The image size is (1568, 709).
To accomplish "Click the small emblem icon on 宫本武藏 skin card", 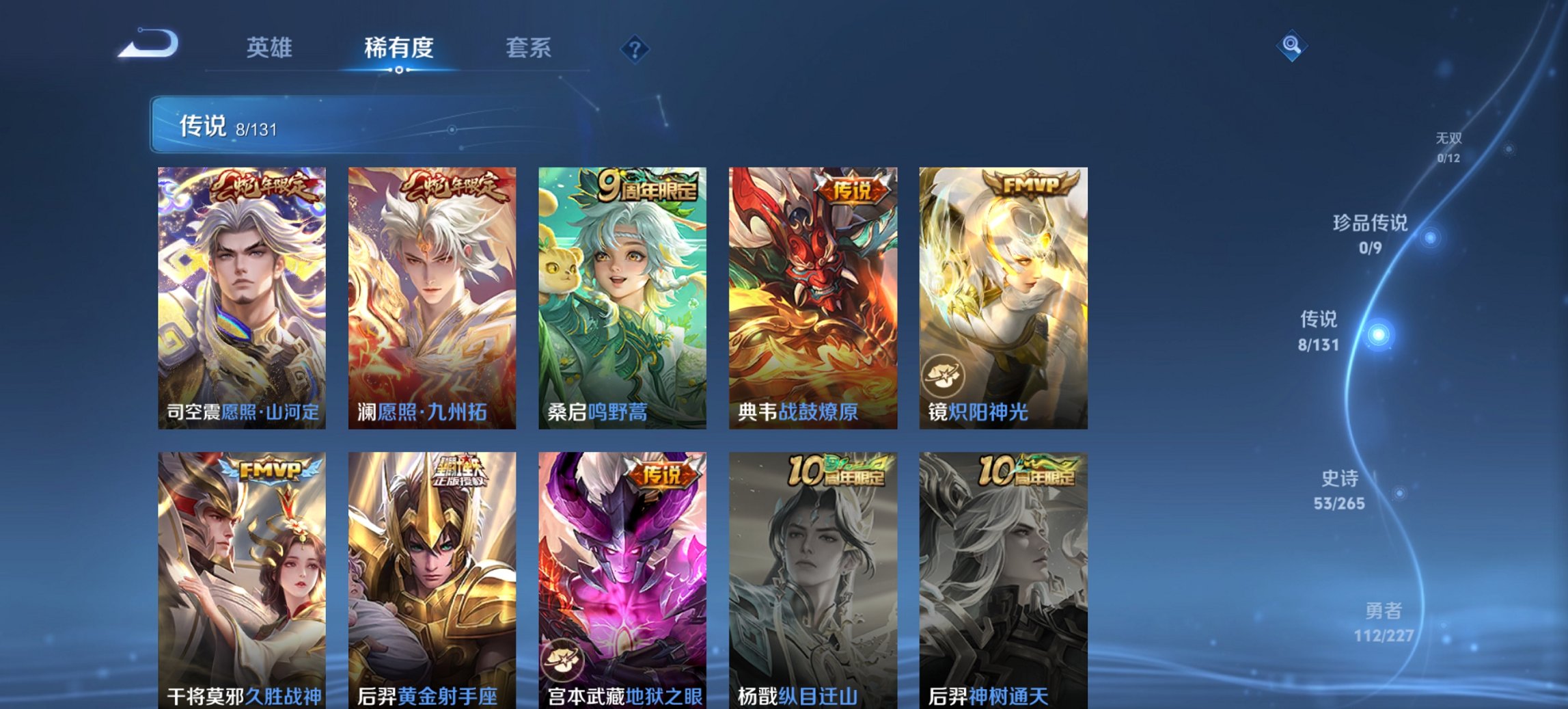I will (x=564, y=660).
